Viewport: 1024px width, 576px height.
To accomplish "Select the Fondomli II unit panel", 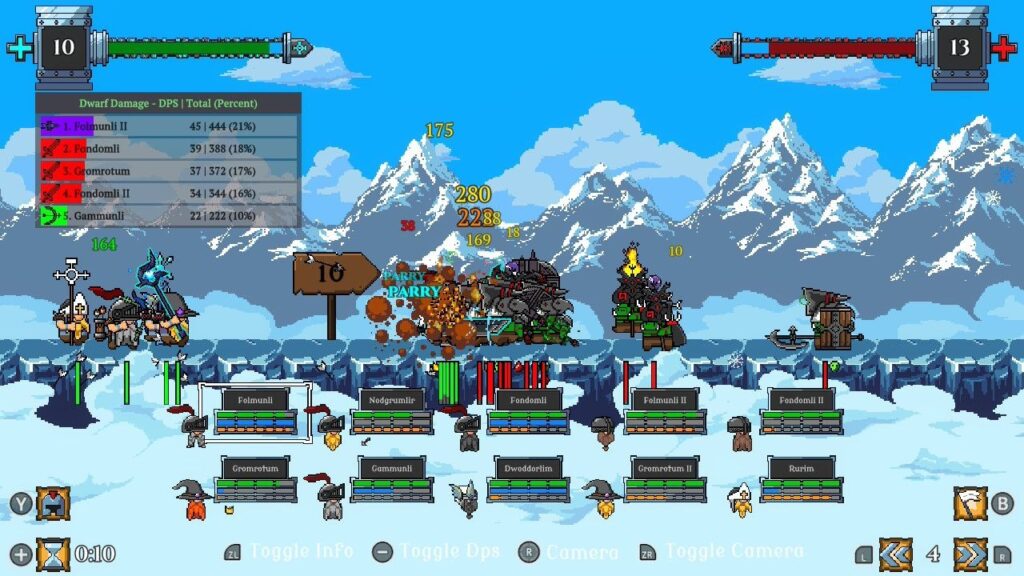I will pyautogui.click(x=800, y=411).
